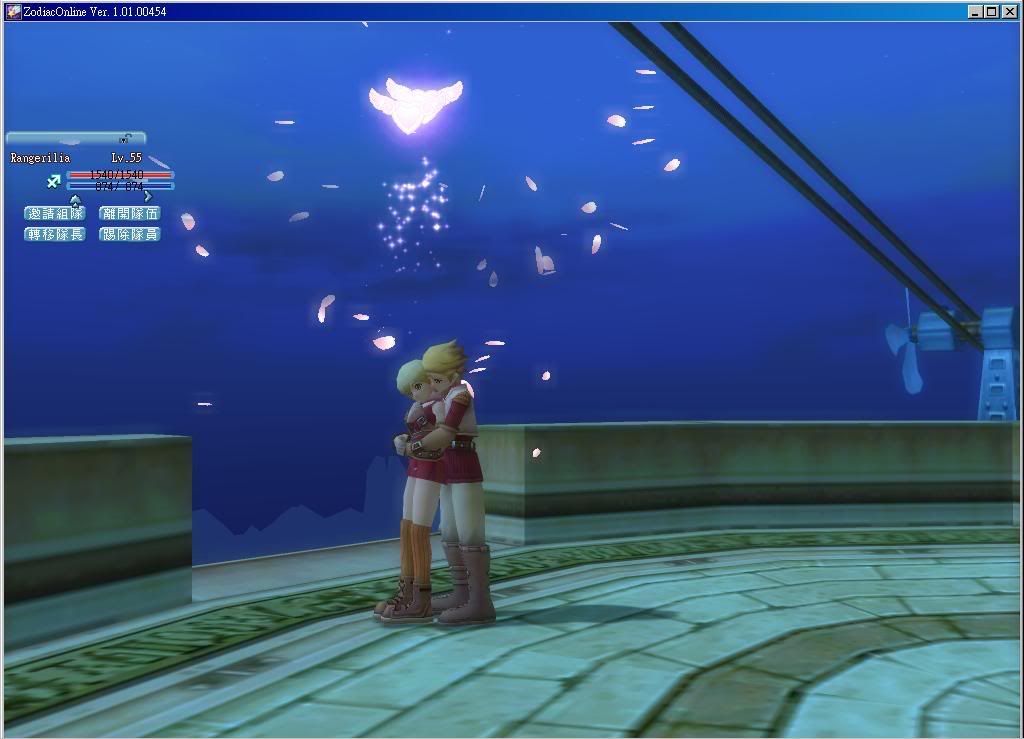Transfer leadership via 轉移隊長 button
This screenshot has width=1024, height=739.
pyautogui.click(x=55, y=234)
